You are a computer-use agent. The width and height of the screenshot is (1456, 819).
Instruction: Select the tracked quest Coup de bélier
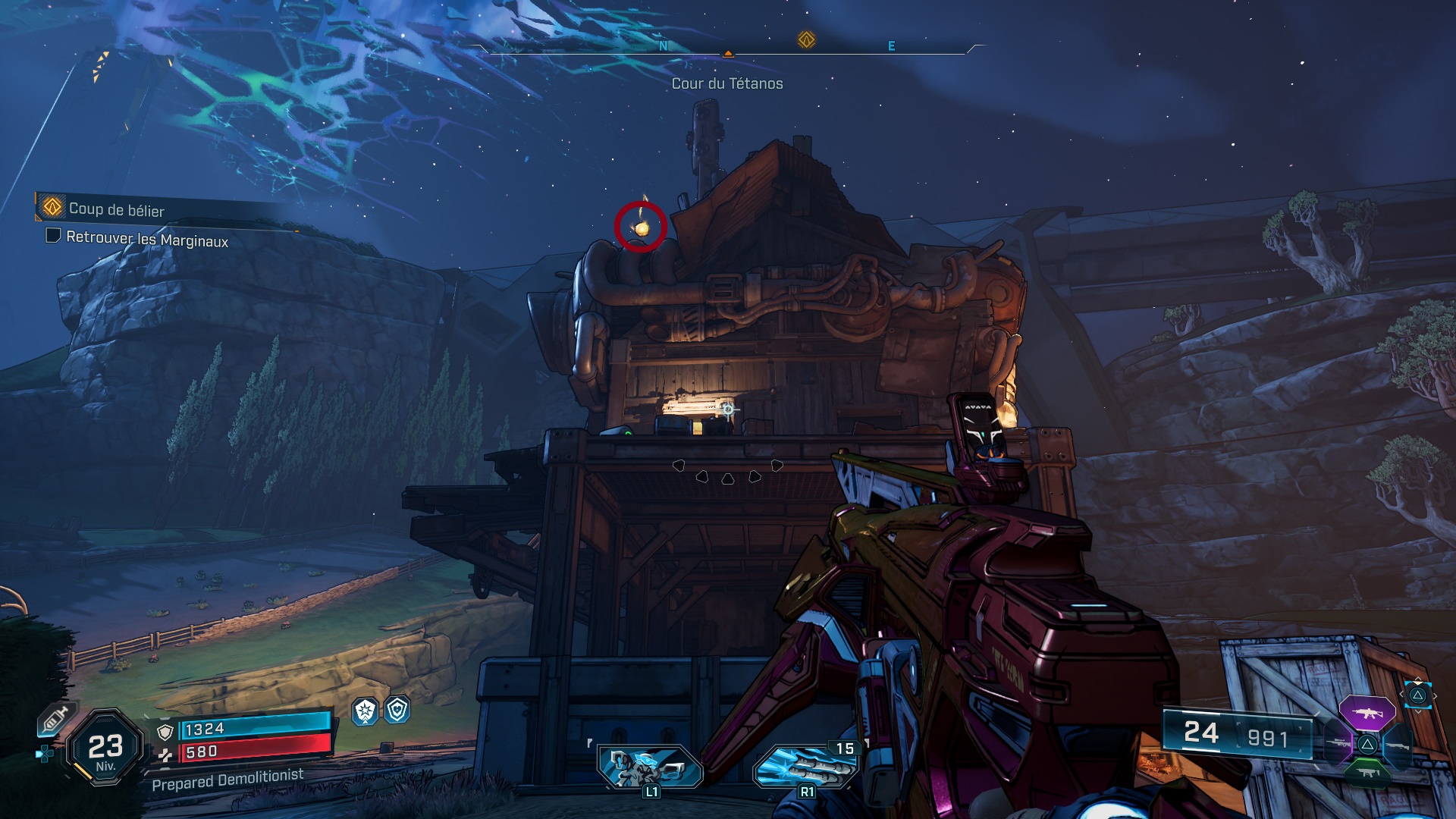coord(116,209)
